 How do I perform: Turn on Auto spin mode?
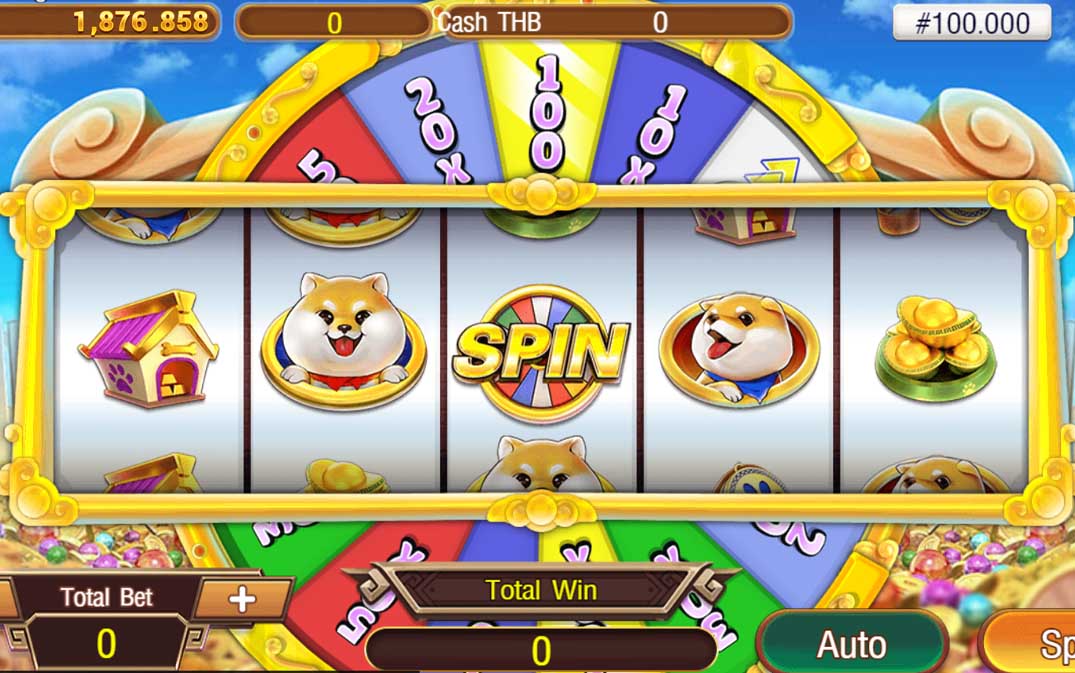point(851,644)
